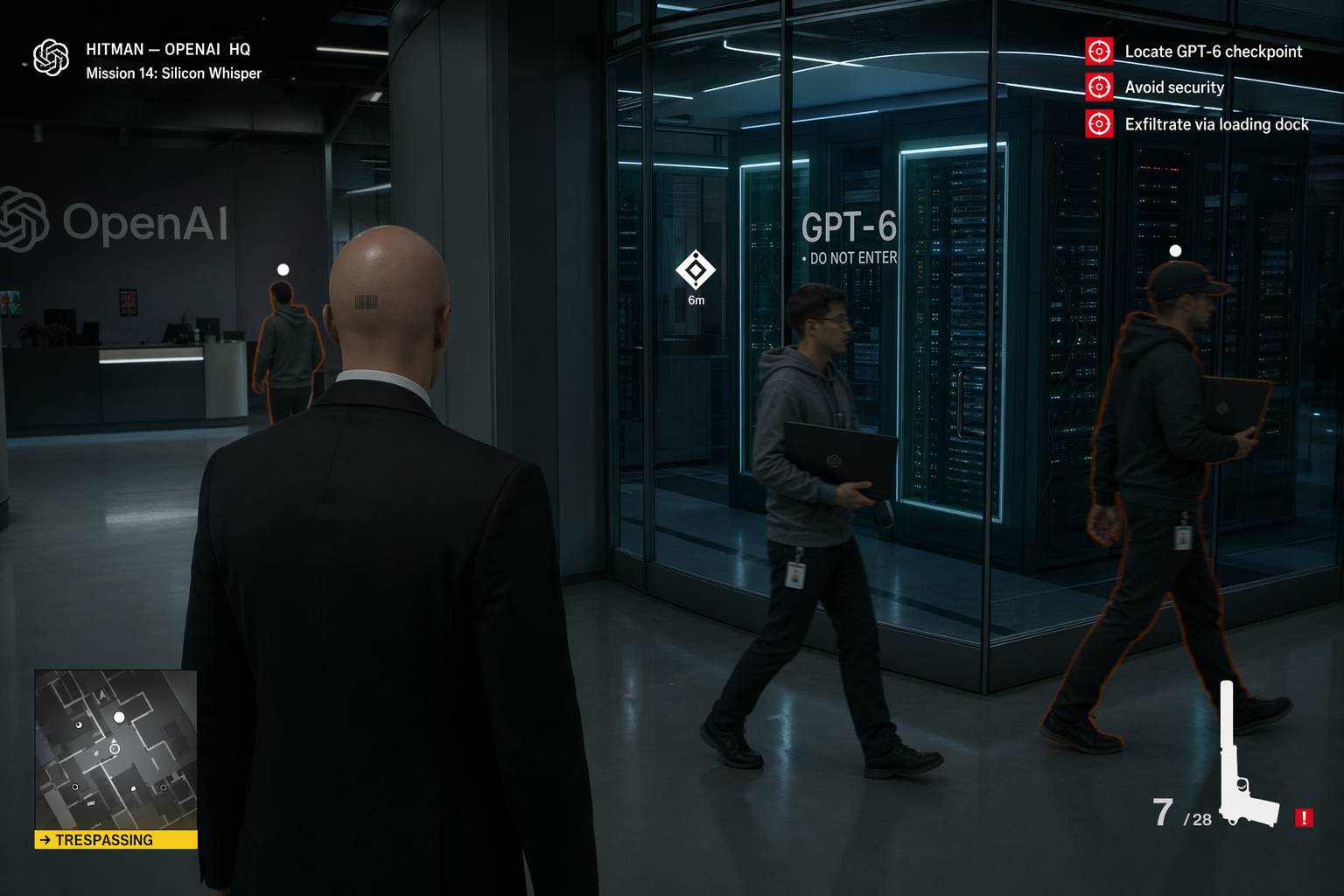This screenshot has height=896, width=1344.
Task: Click the yellow TRESPASSING warning banner
Action: [x=115, y=840]
